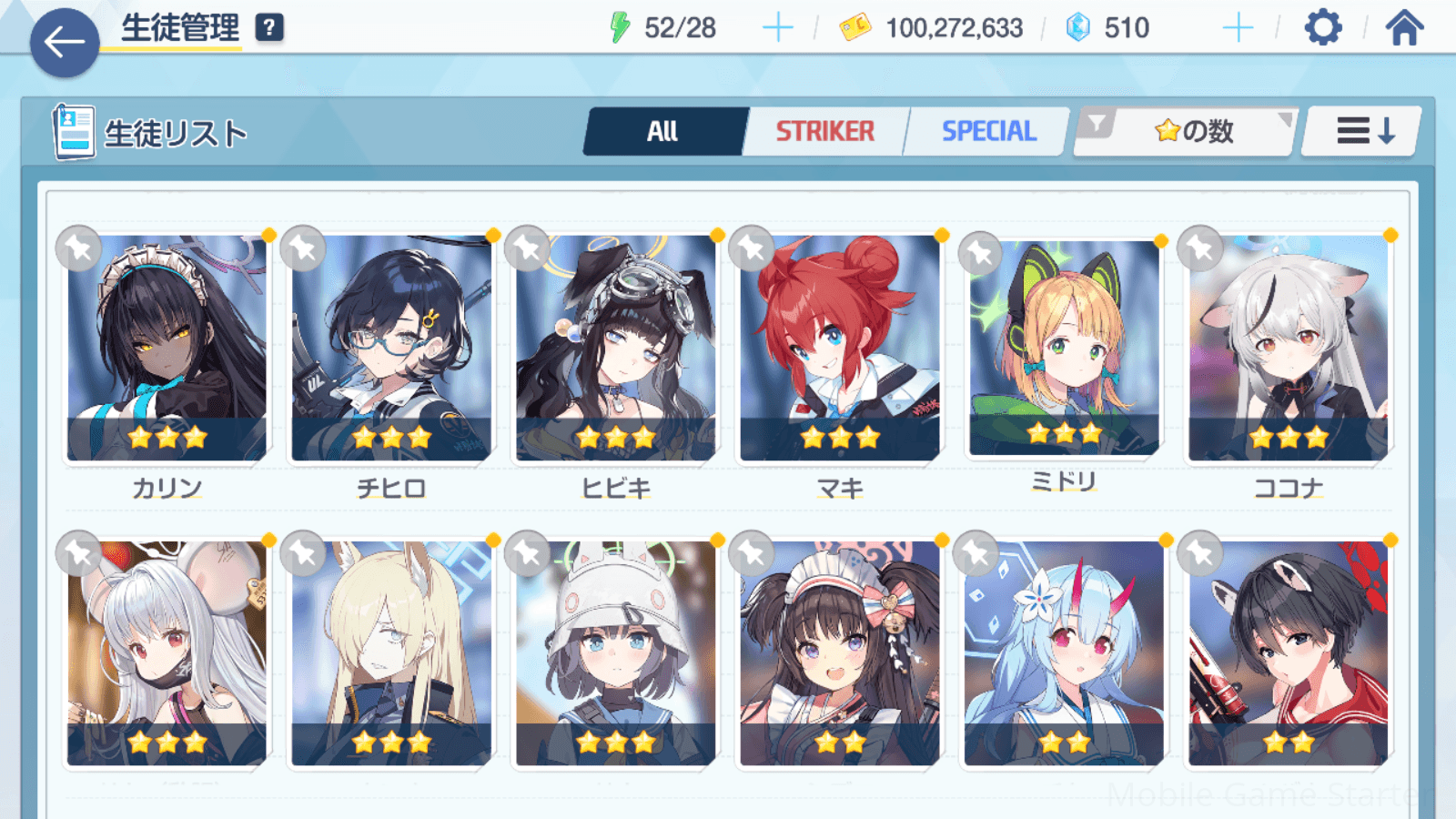This screenshot has height=819, width=1456.
Task: Select student チヒロ
Action: 391,349
